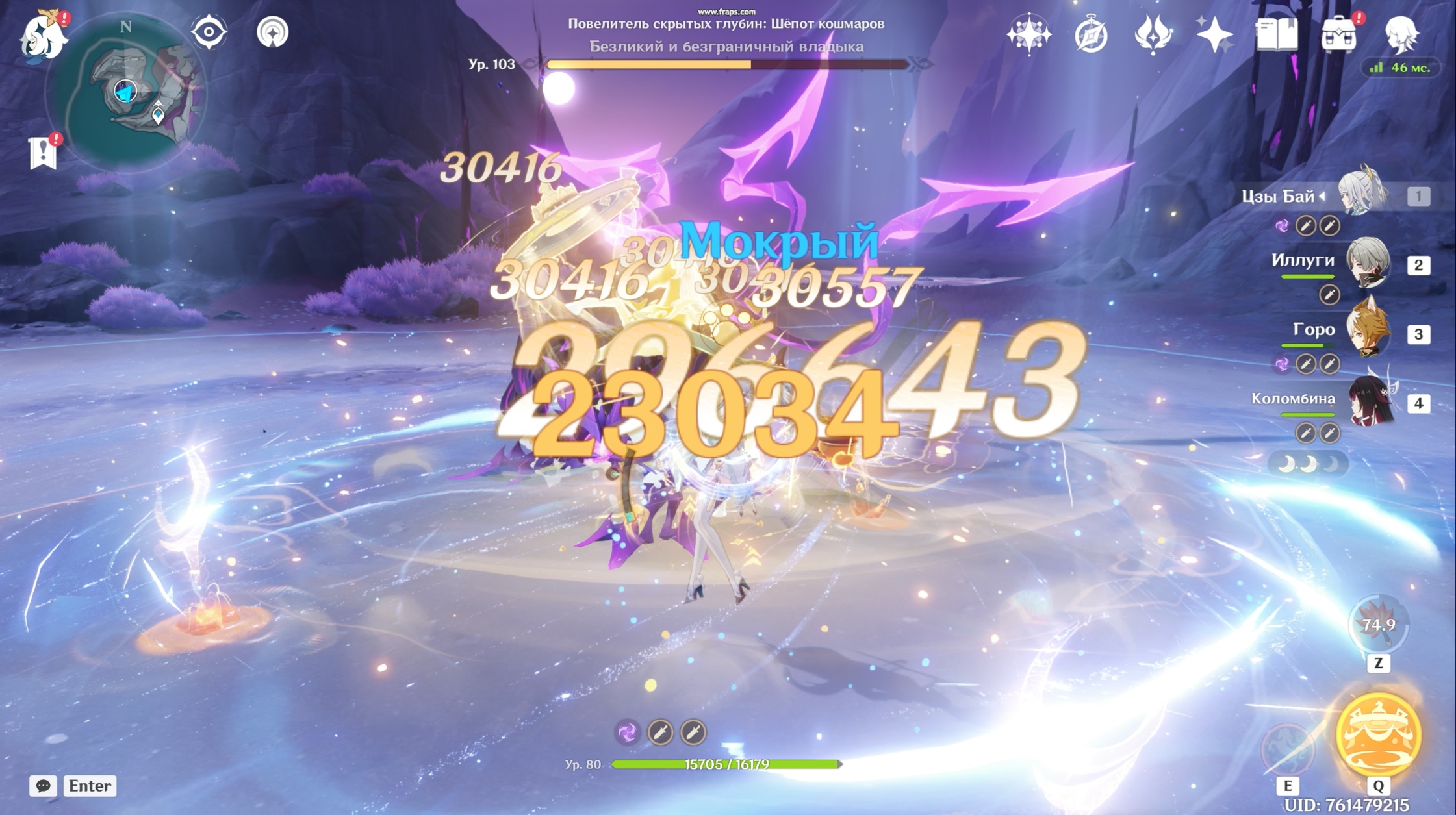The image size is (1456, 815).
Task: Open the quest log bookmark icon
Action: [x=43, y=153]
